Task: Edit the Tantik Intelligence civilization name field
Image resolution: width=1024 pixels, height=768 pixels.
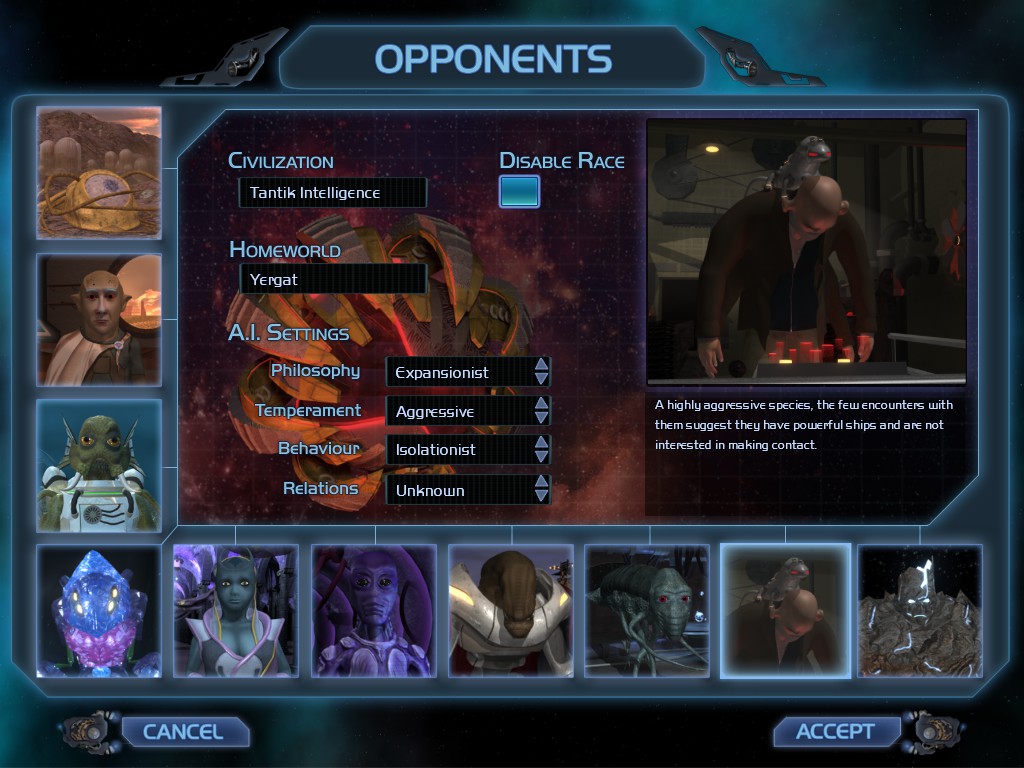Action: pyautogui.click(x=332, y=193)
